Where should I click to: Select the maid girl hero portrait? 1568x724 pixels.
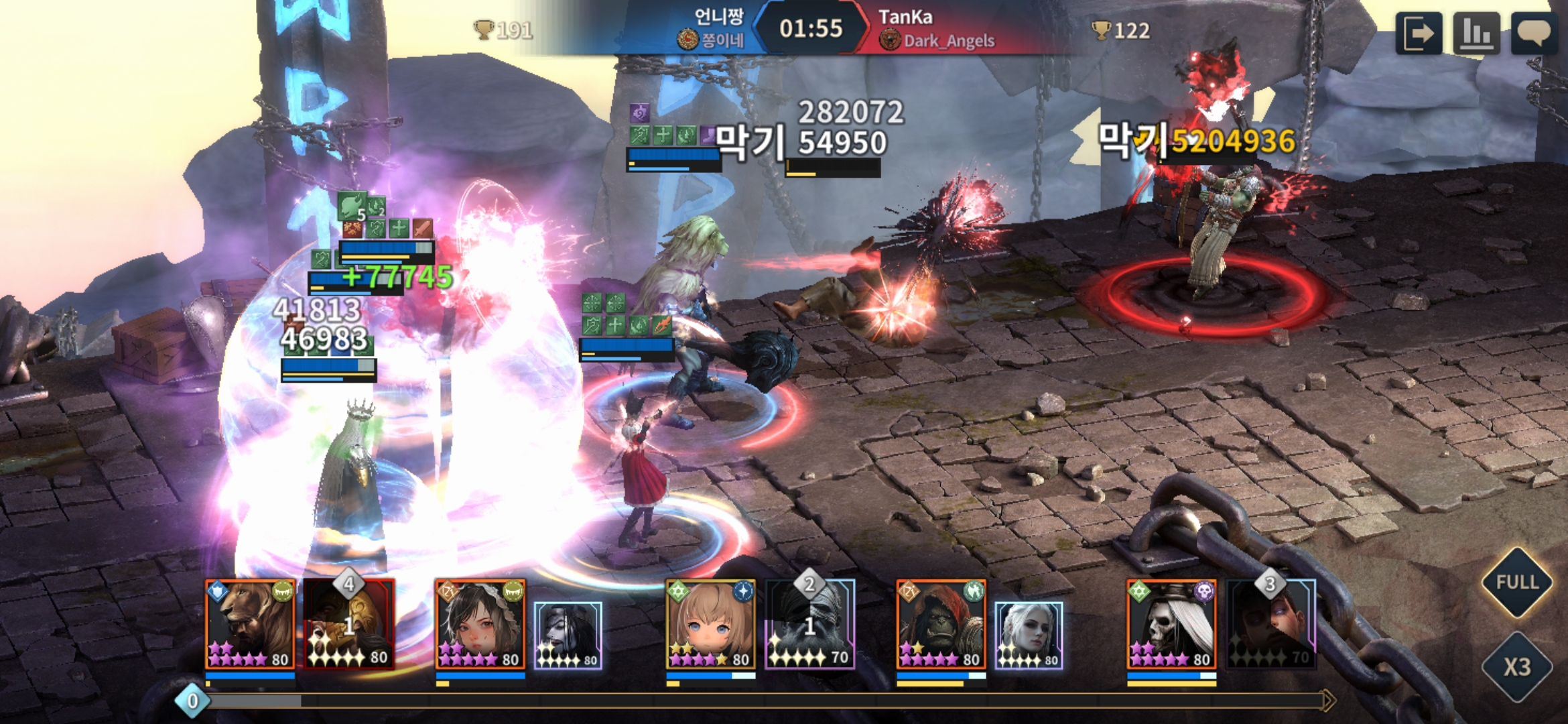(x=480, y=625)
